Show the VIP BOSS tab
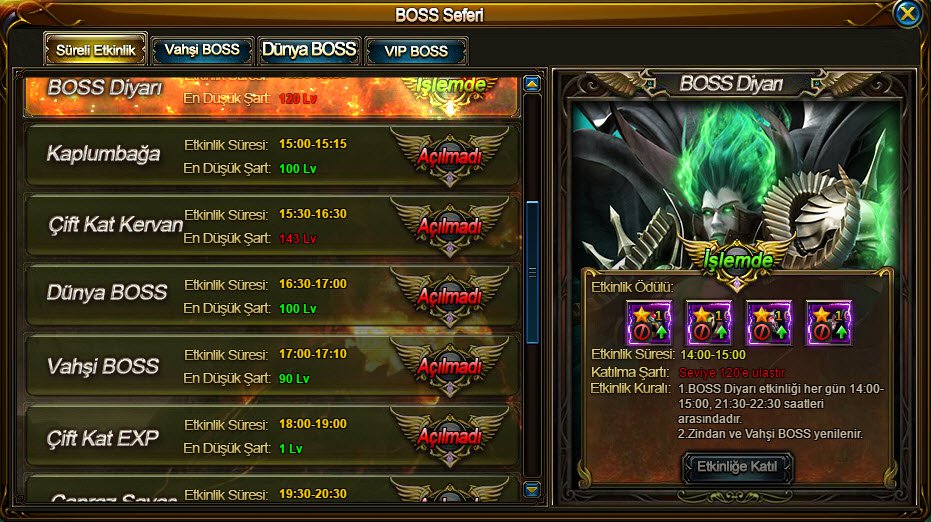The image size is (931, 522). (416, 51)
